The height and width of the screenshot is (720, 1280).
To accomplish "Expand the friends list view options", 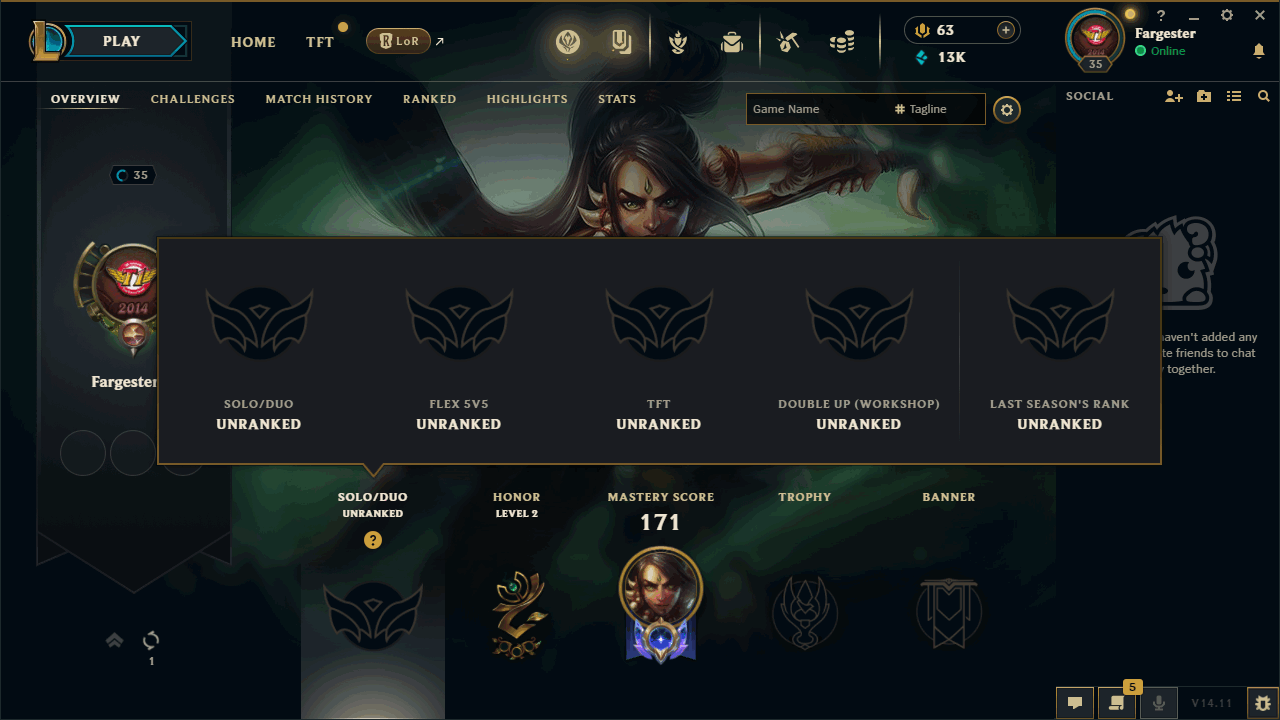I will (x=1234, y=95).
